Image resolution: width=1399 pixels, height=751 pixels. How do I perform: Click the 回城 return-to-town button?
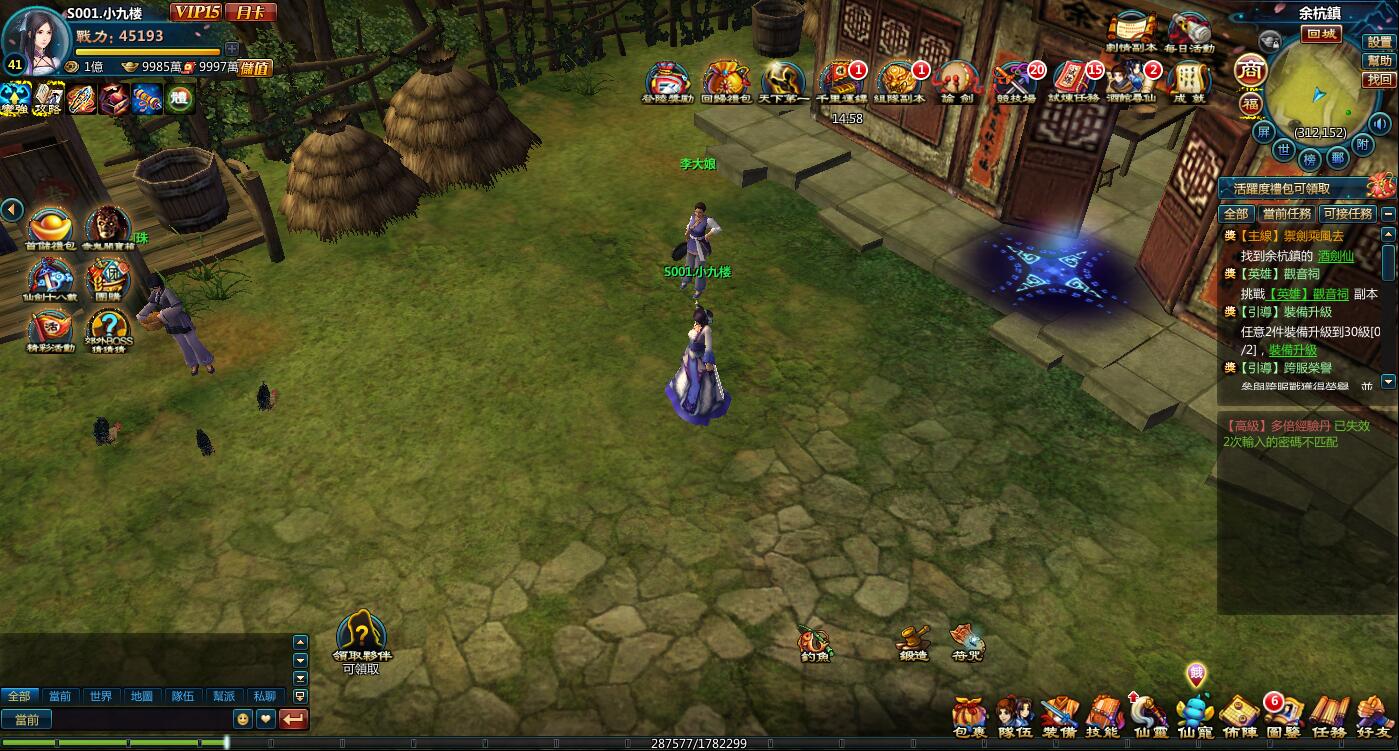(1321, 34)
